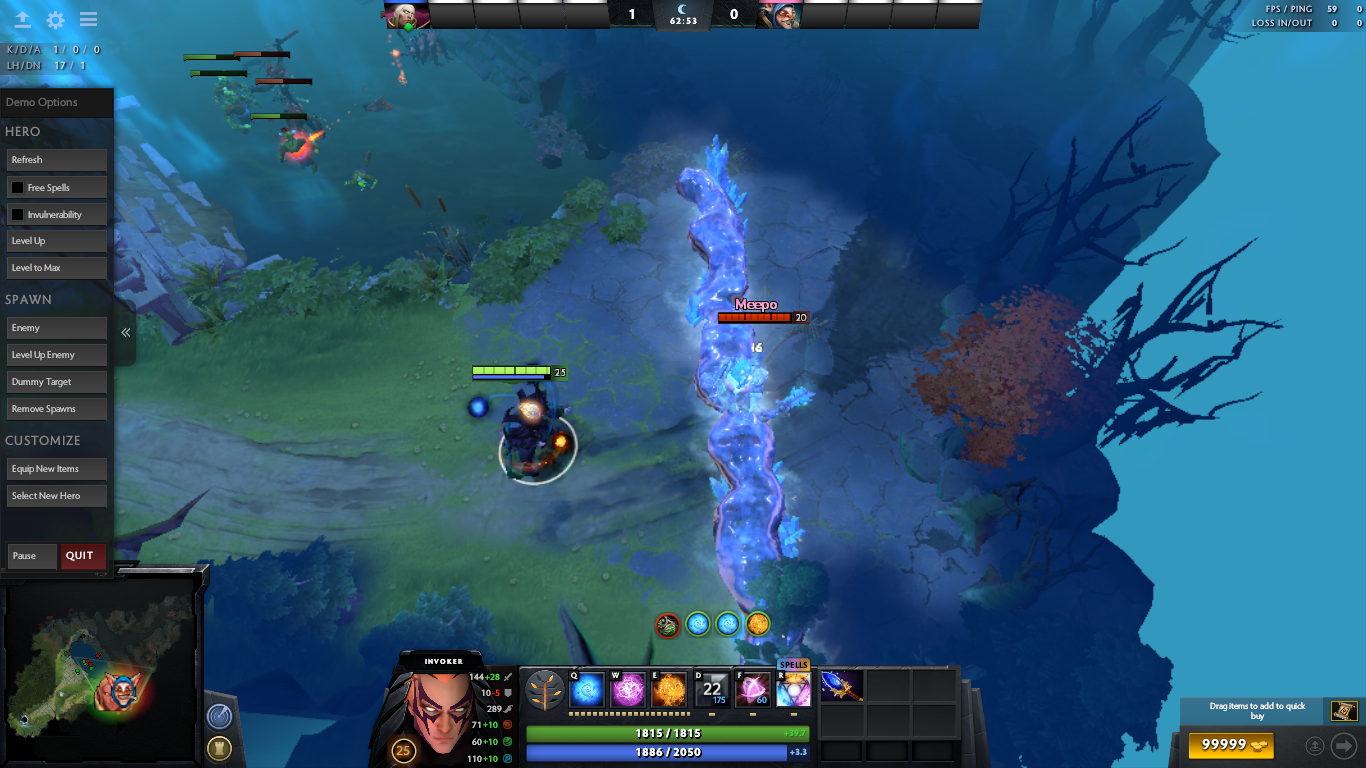Select the Exort ability icon
Screen dimensions: 1366x768
point(669,690)
